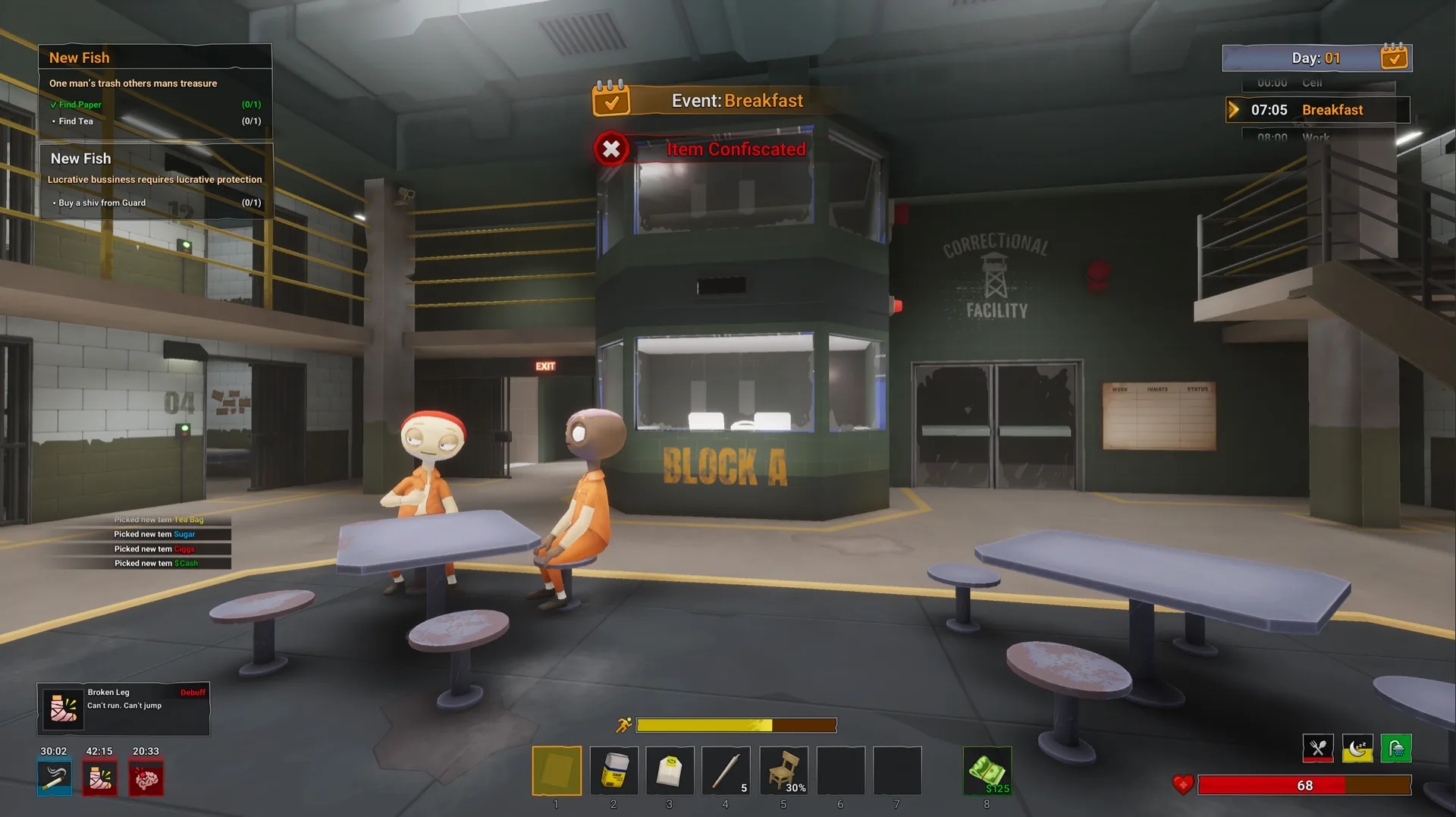The height and width of the screenshot is (817, 1456).
Task: Expand the 07:05 Breakfast schedule chevron
Action: (1235, 109)
